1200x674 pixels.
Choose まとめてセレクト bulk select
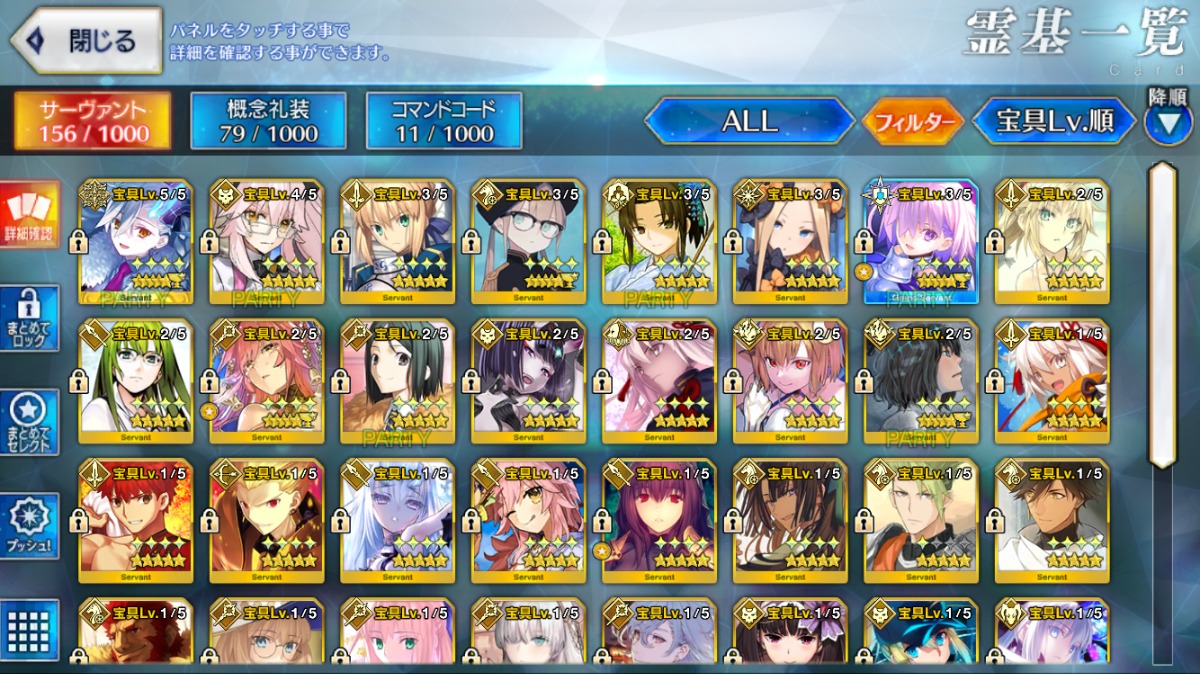point(30,422)
